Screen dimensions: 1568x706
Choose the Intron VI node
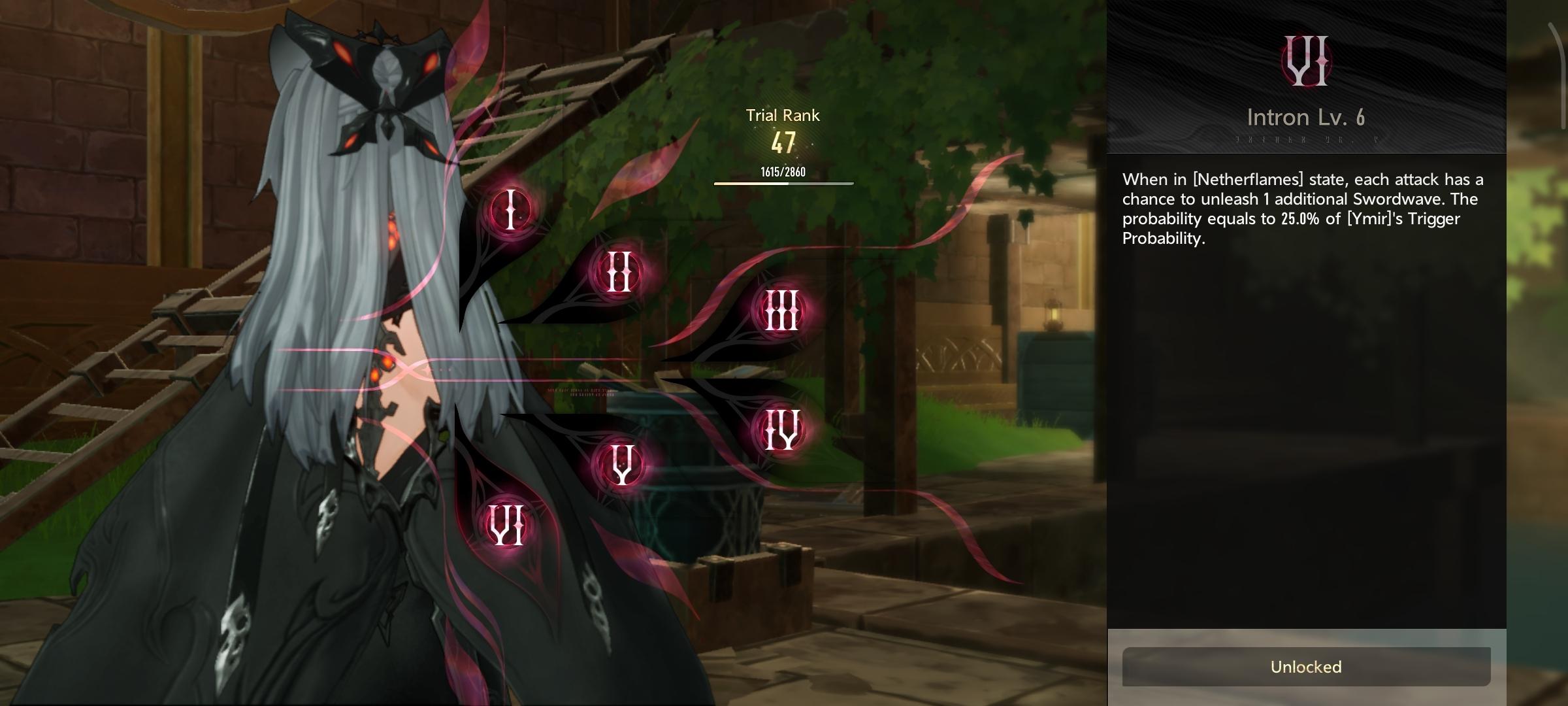pos(508,526)
